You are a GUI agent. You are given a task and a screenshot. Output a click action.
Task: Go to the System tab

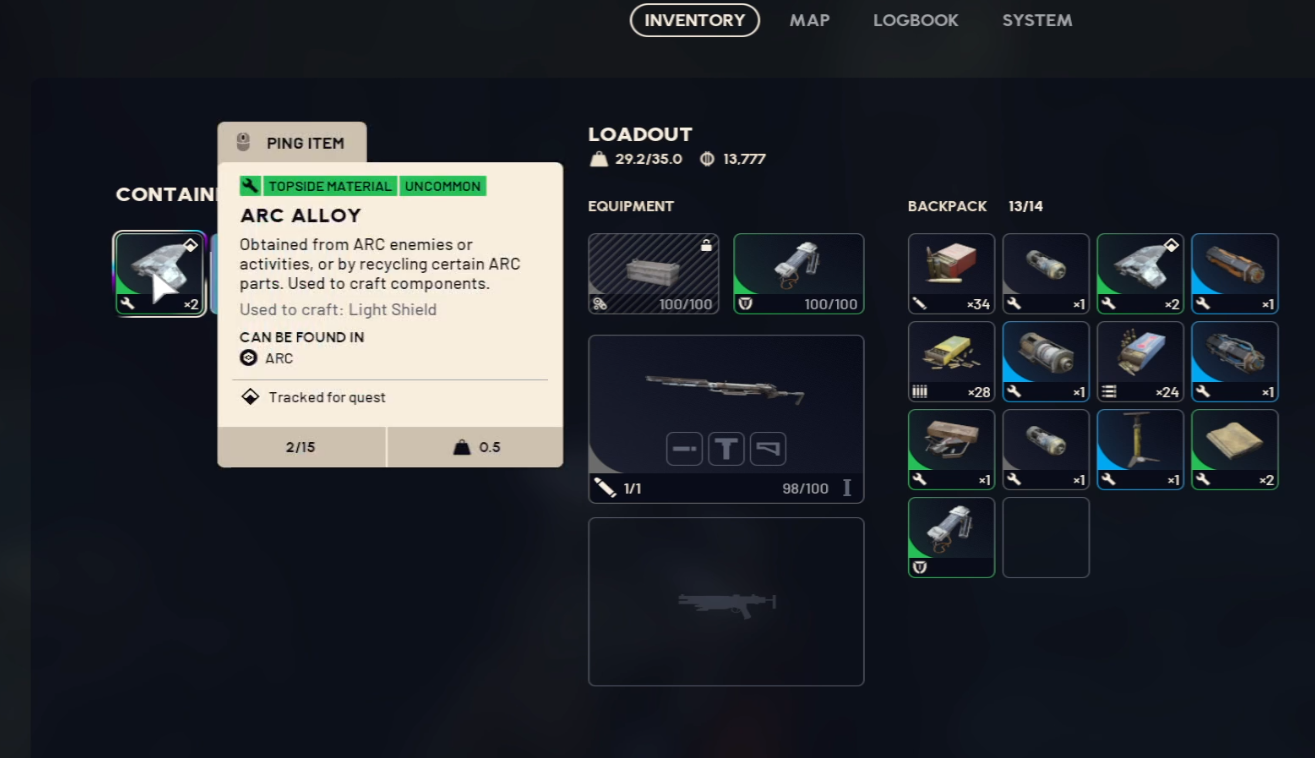coord(1037,20)
